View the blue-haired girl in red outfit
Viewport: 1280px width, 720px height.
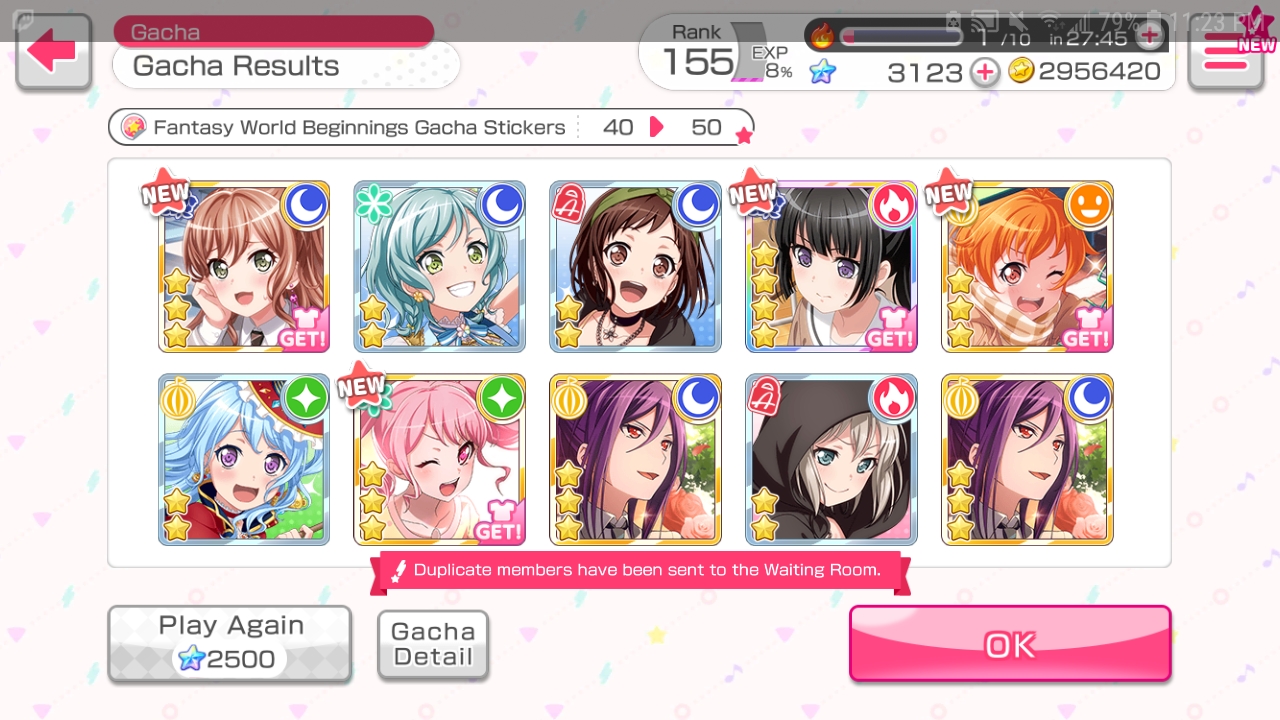(244, 460)
